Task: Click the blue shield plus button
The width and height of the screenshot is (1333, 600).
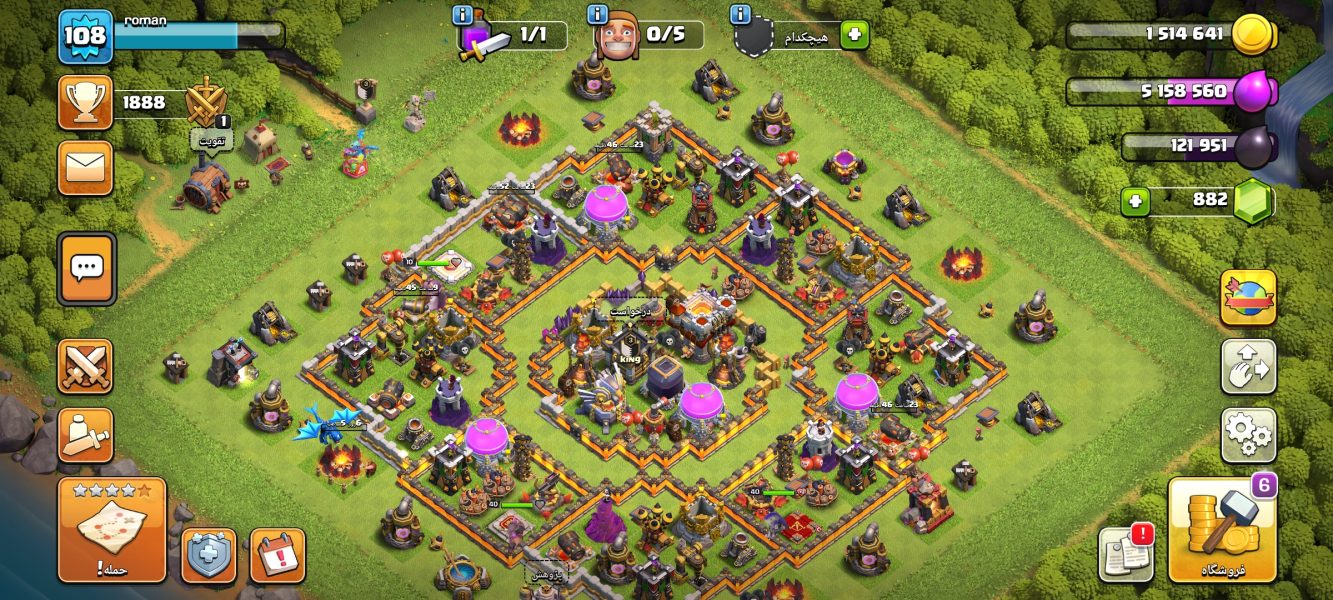Action: pyautogui.click(x=208, y=555)
